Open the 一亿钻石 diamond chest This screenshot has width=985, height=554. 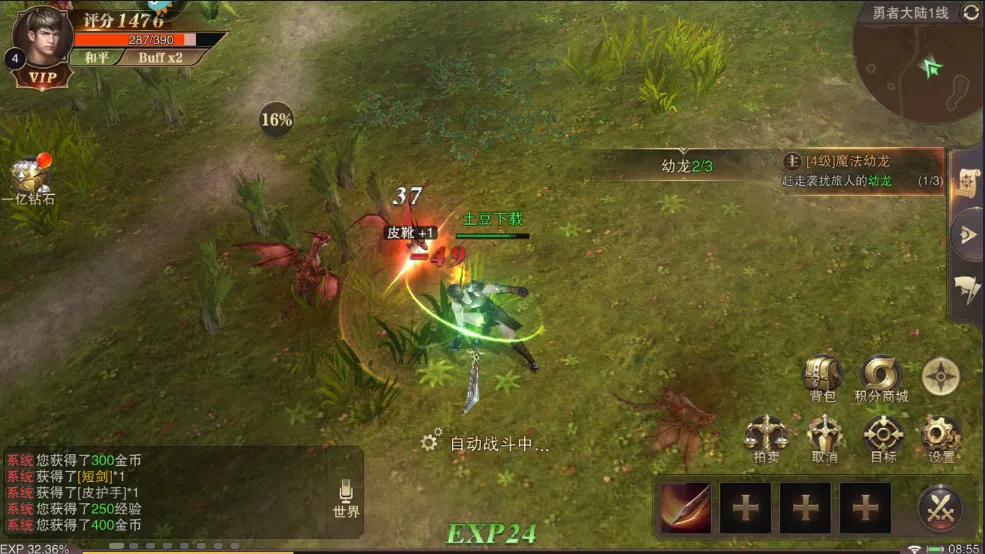point(28,180)
